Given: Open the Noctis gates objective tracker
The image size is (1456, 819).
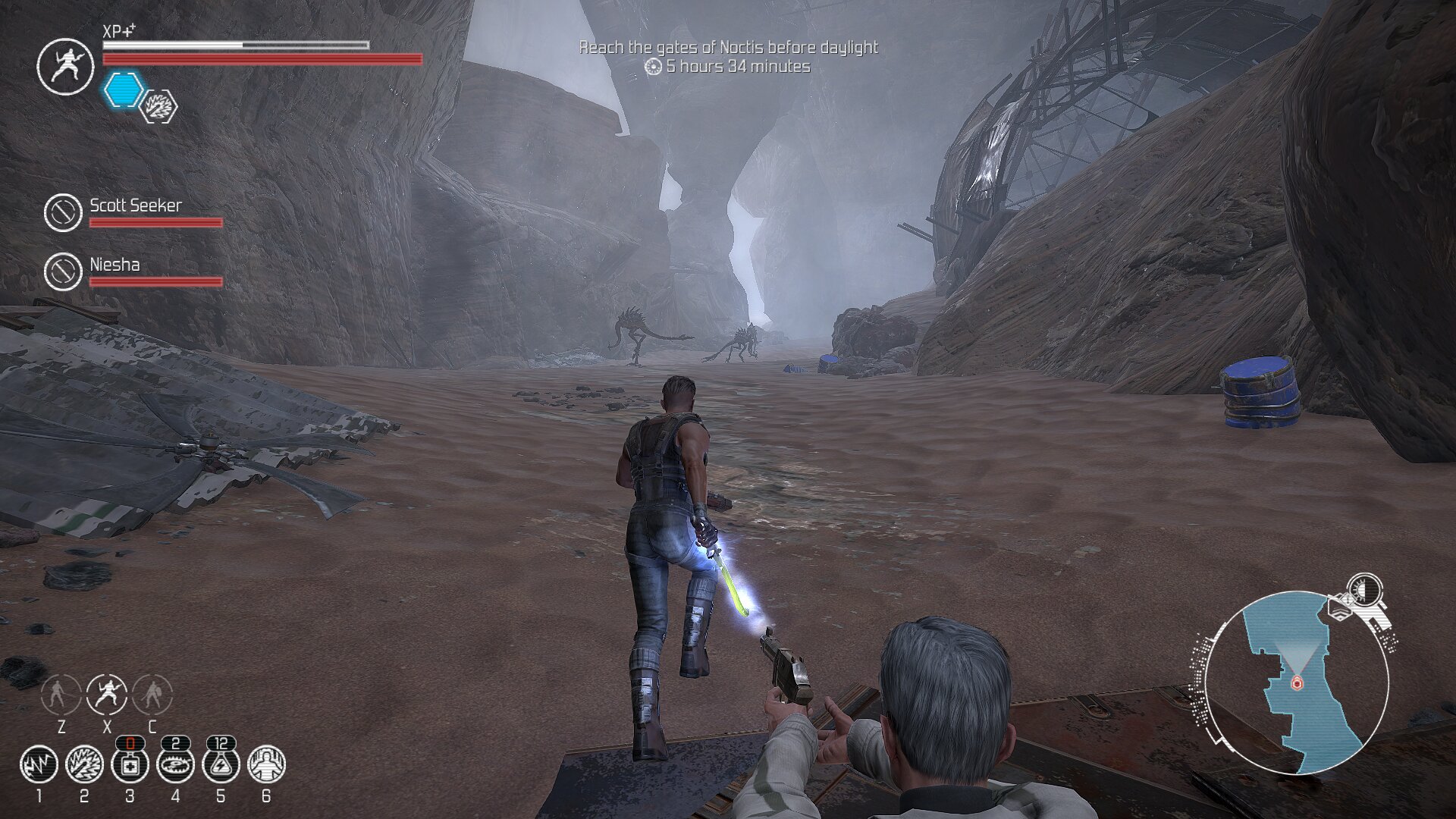Looking at the screenshot, I should pyautogui.click(x=728, y=48).
